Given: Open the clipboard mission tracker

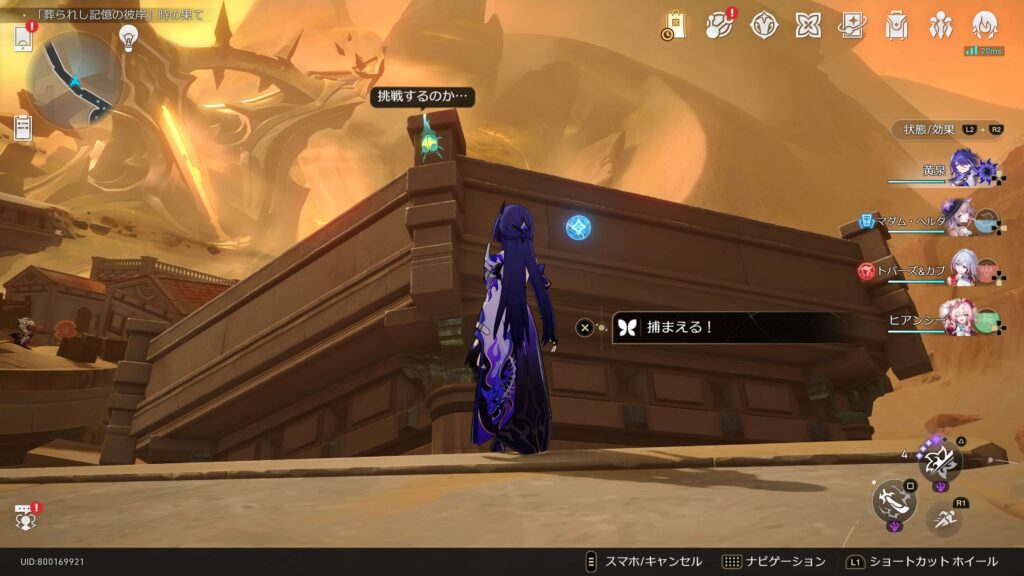Looking at the screenshot, I should point(23,127).
